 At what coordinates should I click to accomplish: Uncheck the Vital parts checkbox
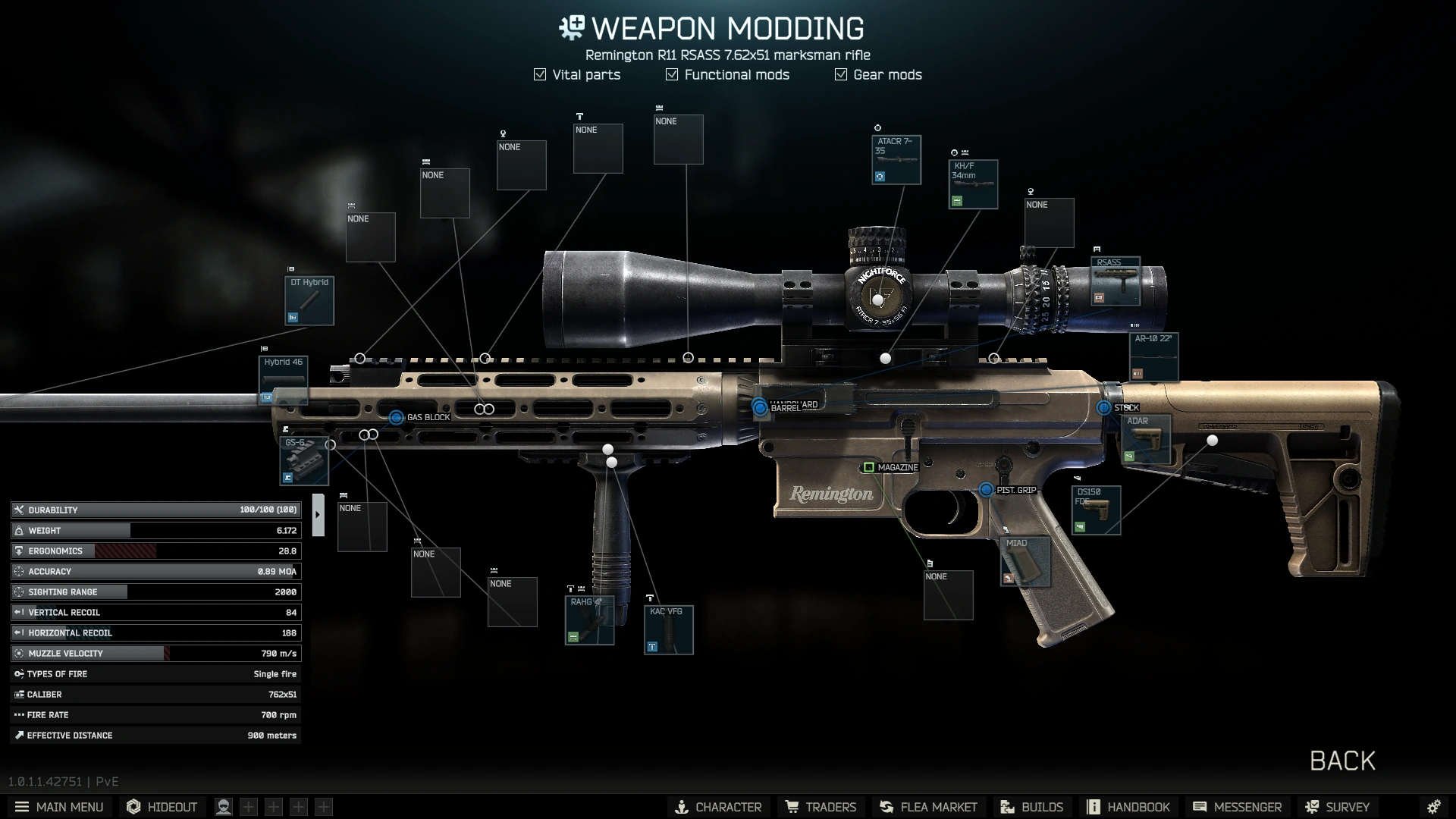tap(539, 74)
